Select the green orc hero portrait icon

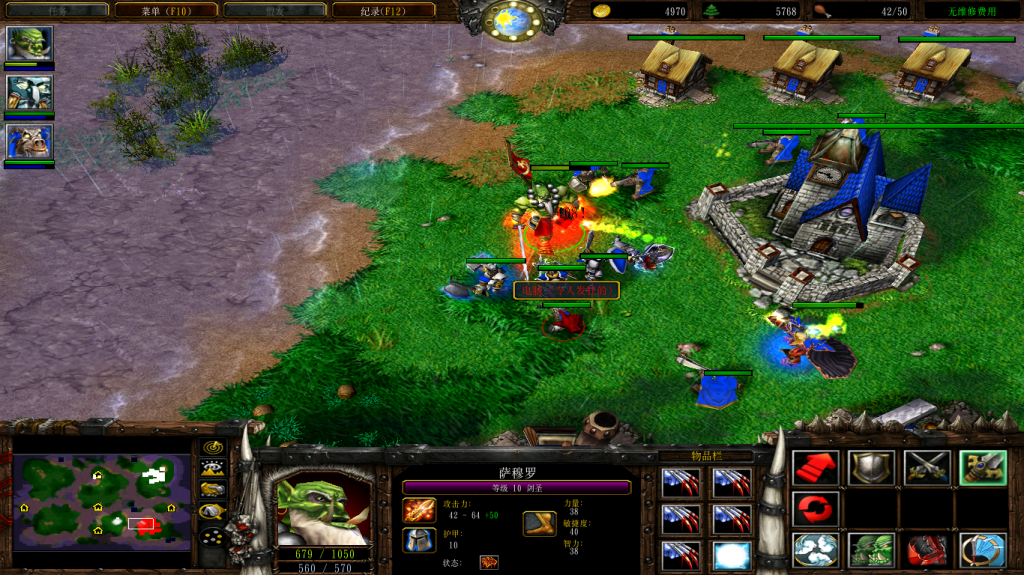pos(29,44)
